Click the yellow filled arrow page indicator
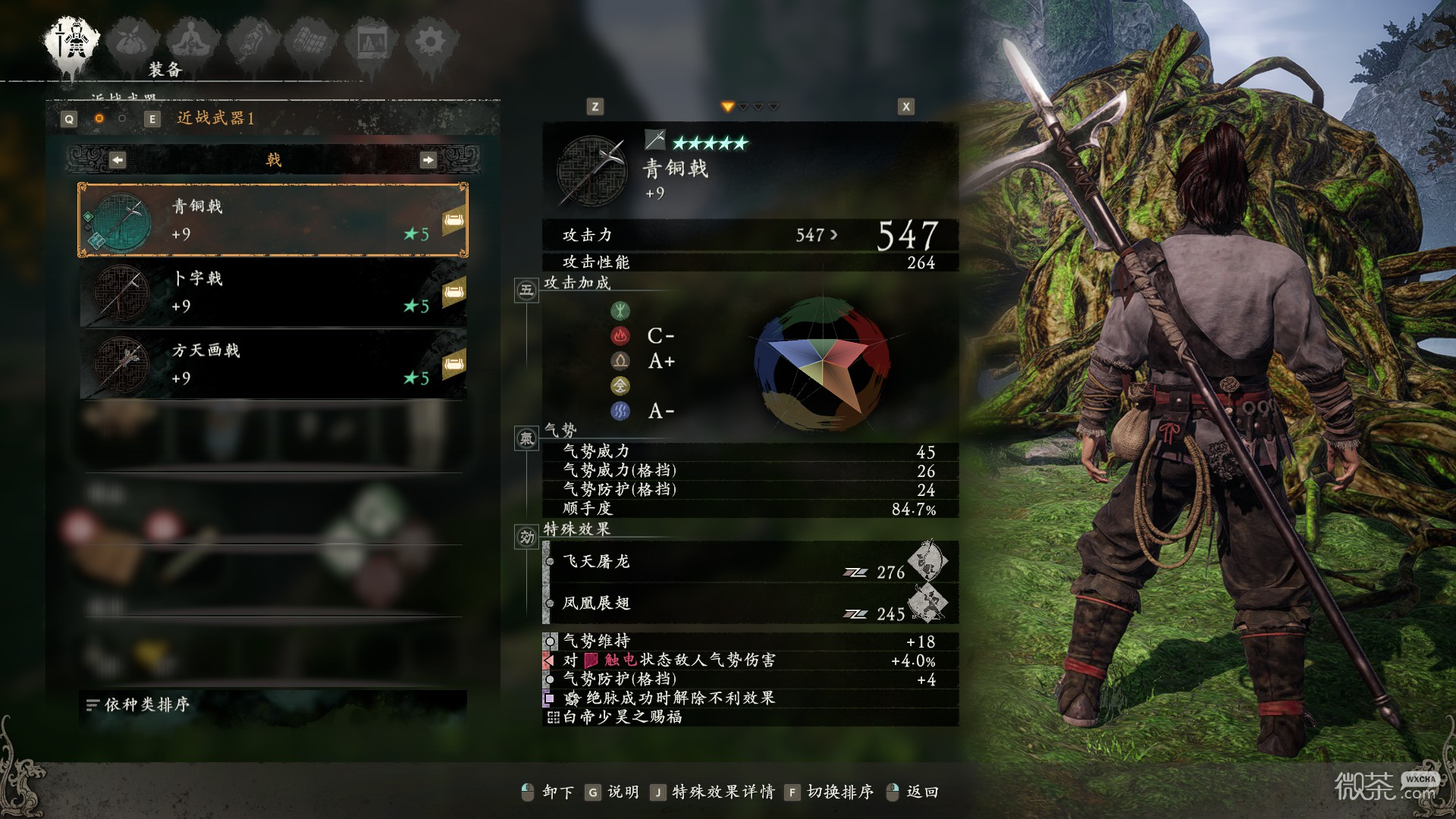 coord(730,107)
